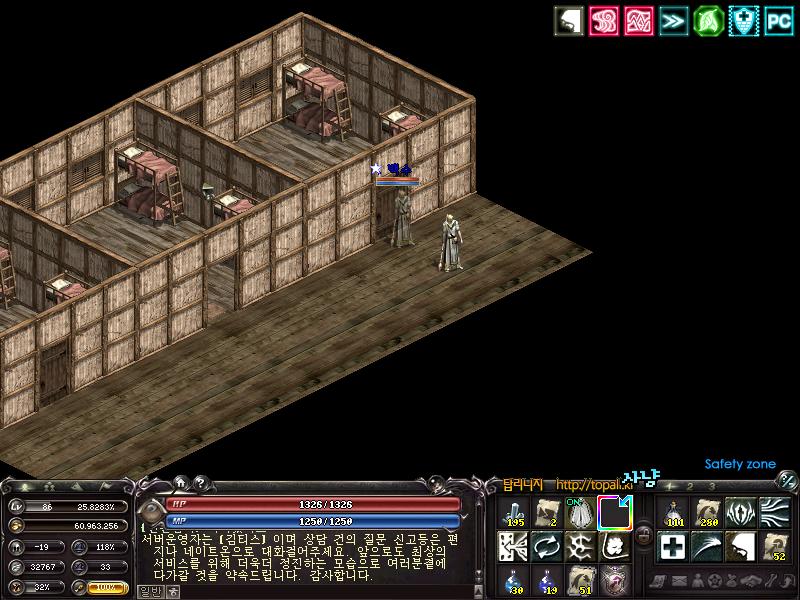Open the help question mark button
The height and width of the screenshot is (600, 800).
click(200, 483)
